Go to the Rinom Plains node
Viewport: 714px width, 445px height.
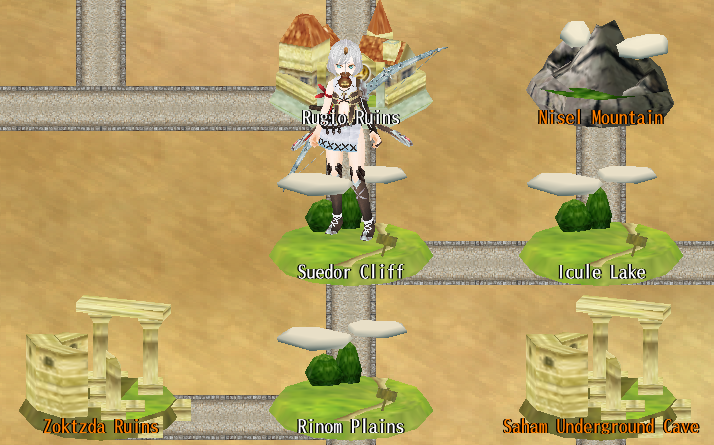(x=351, y=426)
